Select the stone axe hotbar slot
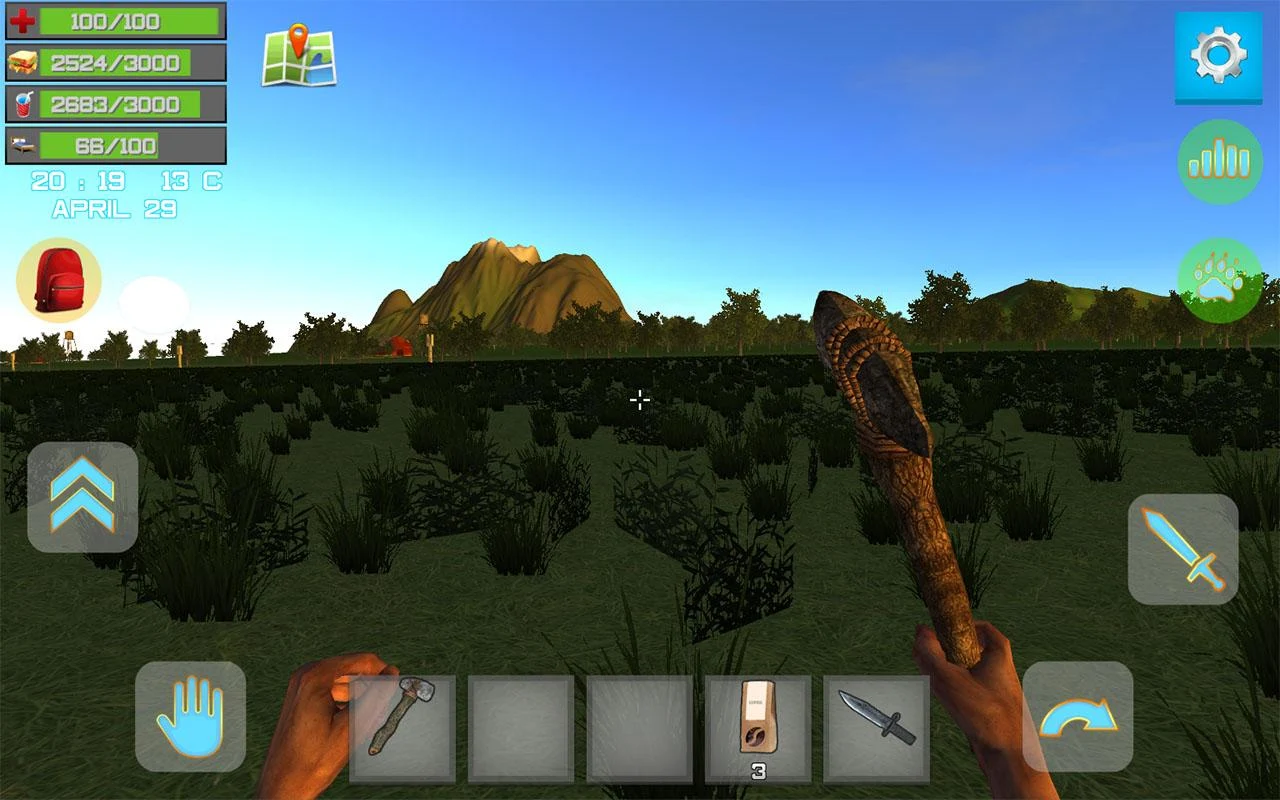1280x800 pixels. click(402, 728)
